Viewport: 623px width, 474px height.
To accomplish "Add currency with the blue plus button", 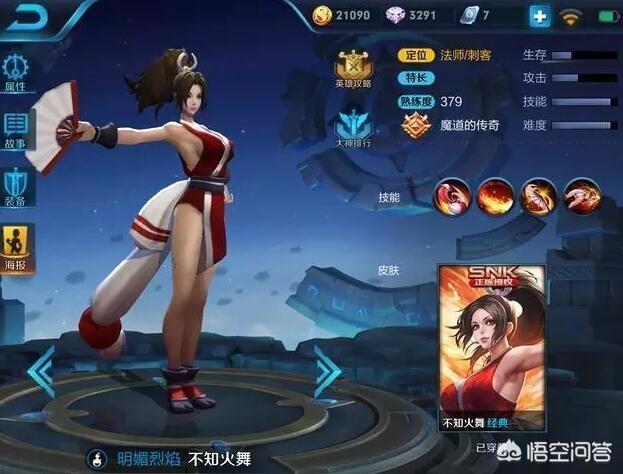I will pyautogui.click(x=540, y=16).
